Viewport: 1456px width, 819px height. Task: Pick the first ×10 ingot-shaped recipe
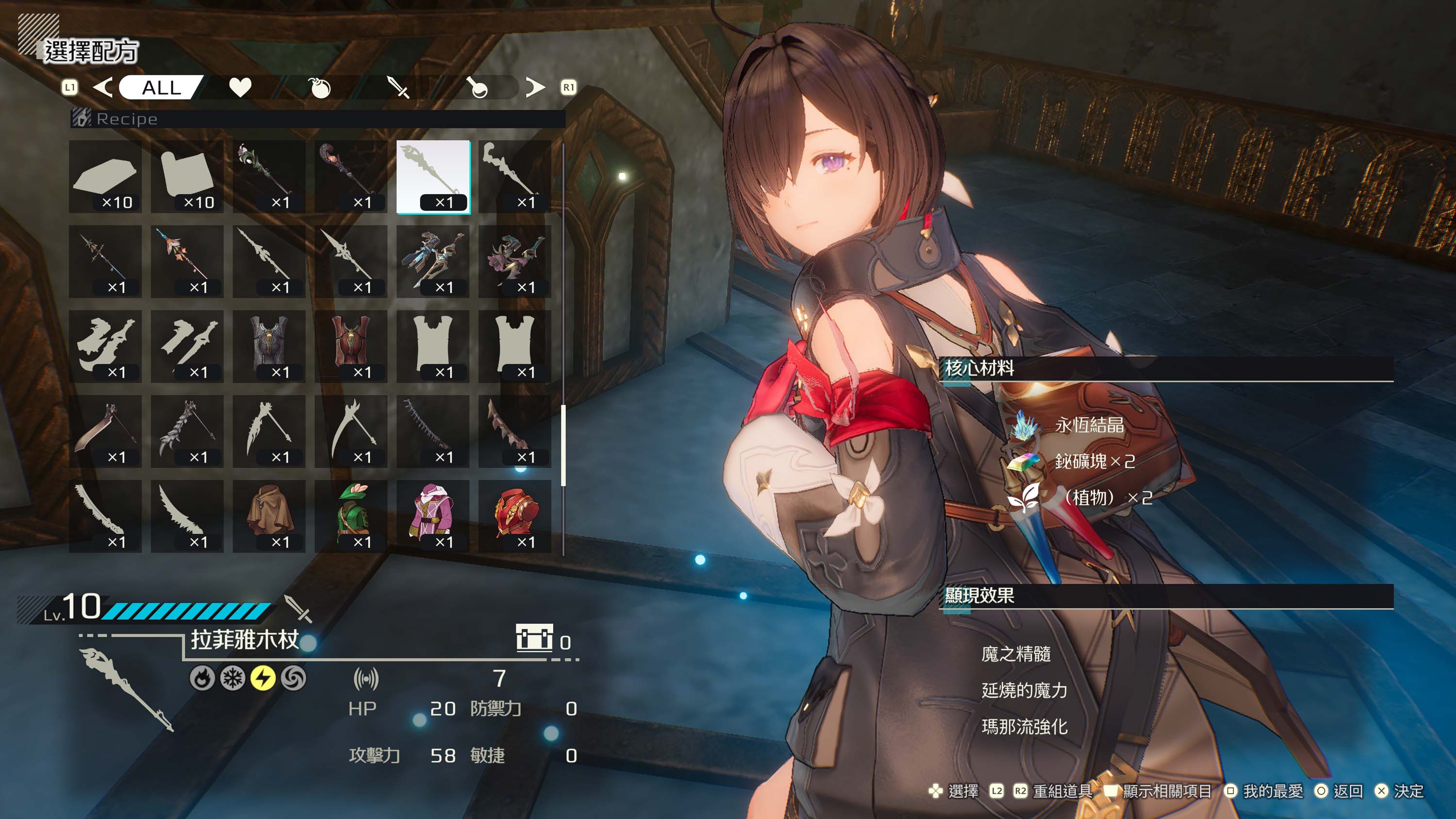(106, 177)
